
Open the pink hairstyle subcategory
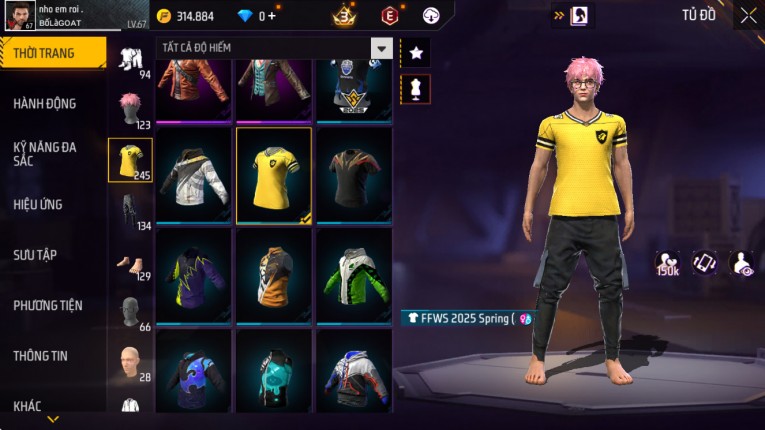pos(130,108)
